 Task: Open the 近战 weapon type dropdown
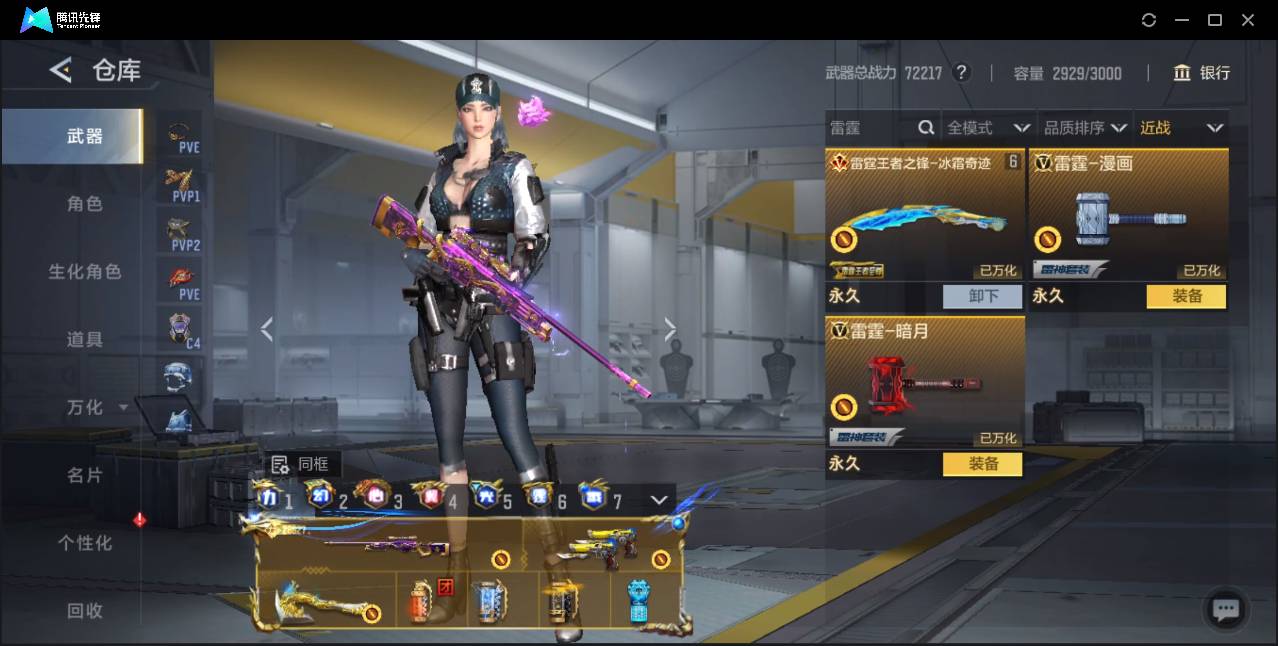(x=1181, y=128)
